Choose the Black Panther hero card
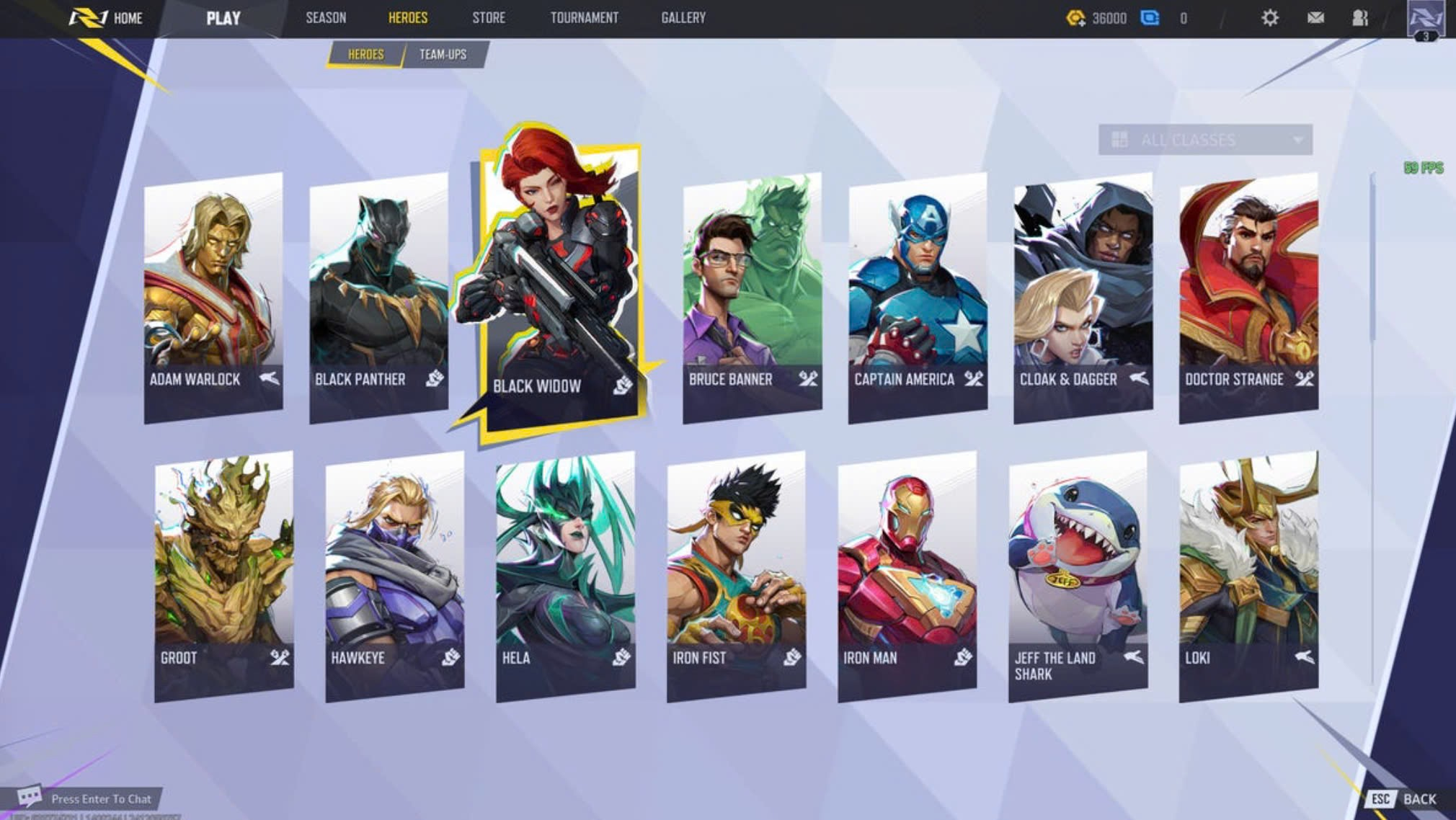Viewport: 1456px width, 820px height. [x=378, y=295]
